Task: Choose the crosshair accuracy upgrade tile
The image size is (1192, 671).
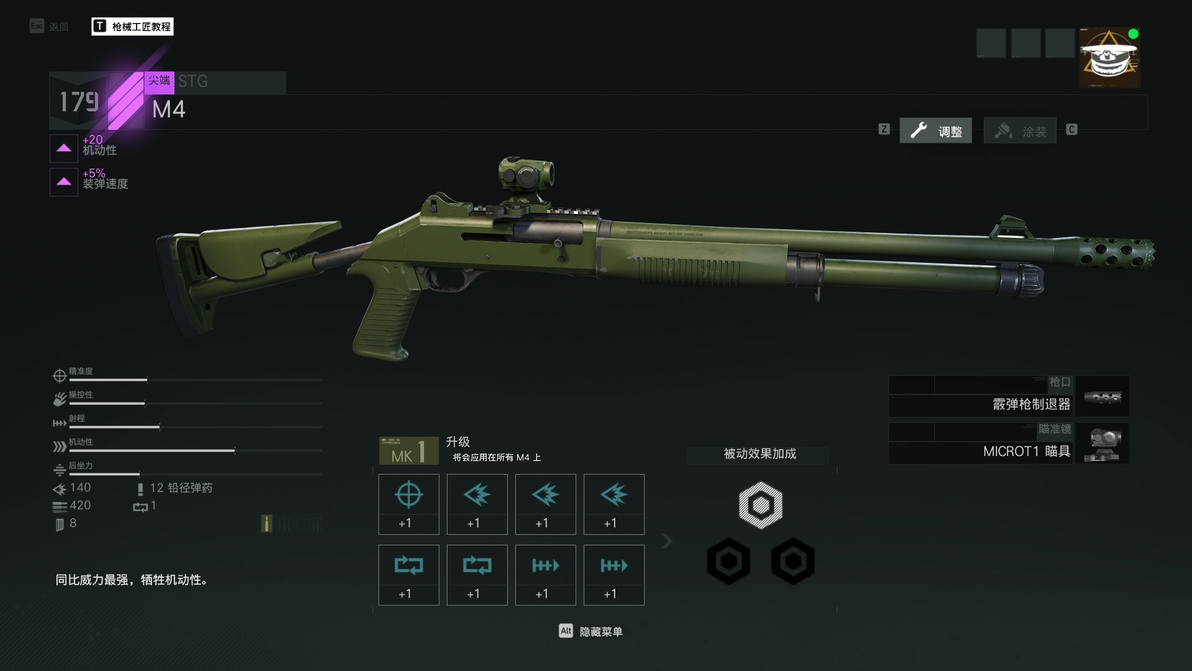Action: pyautogui.click(x=408, y=504)
